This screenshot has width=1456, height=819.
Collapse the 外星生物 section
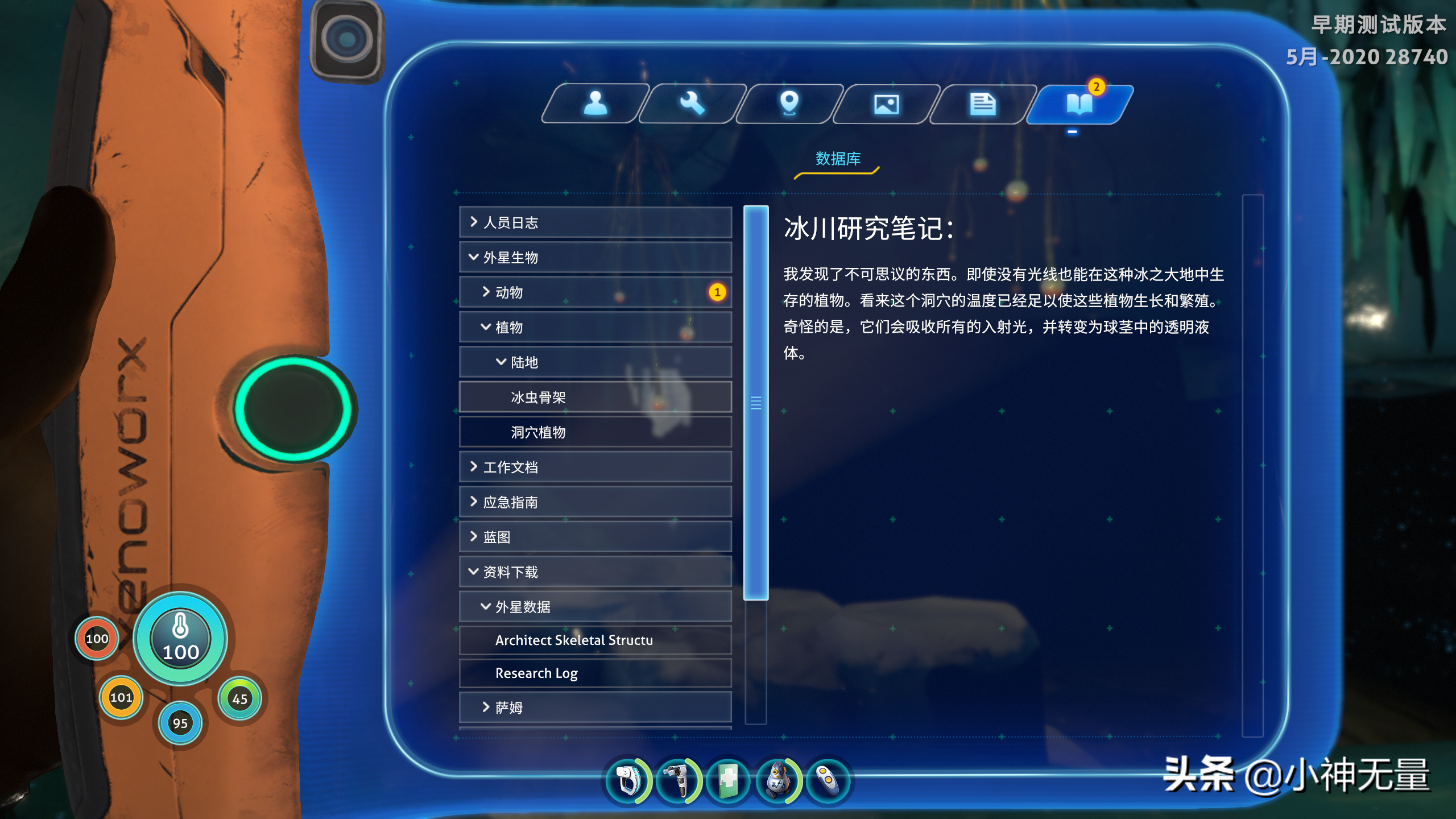595,257
